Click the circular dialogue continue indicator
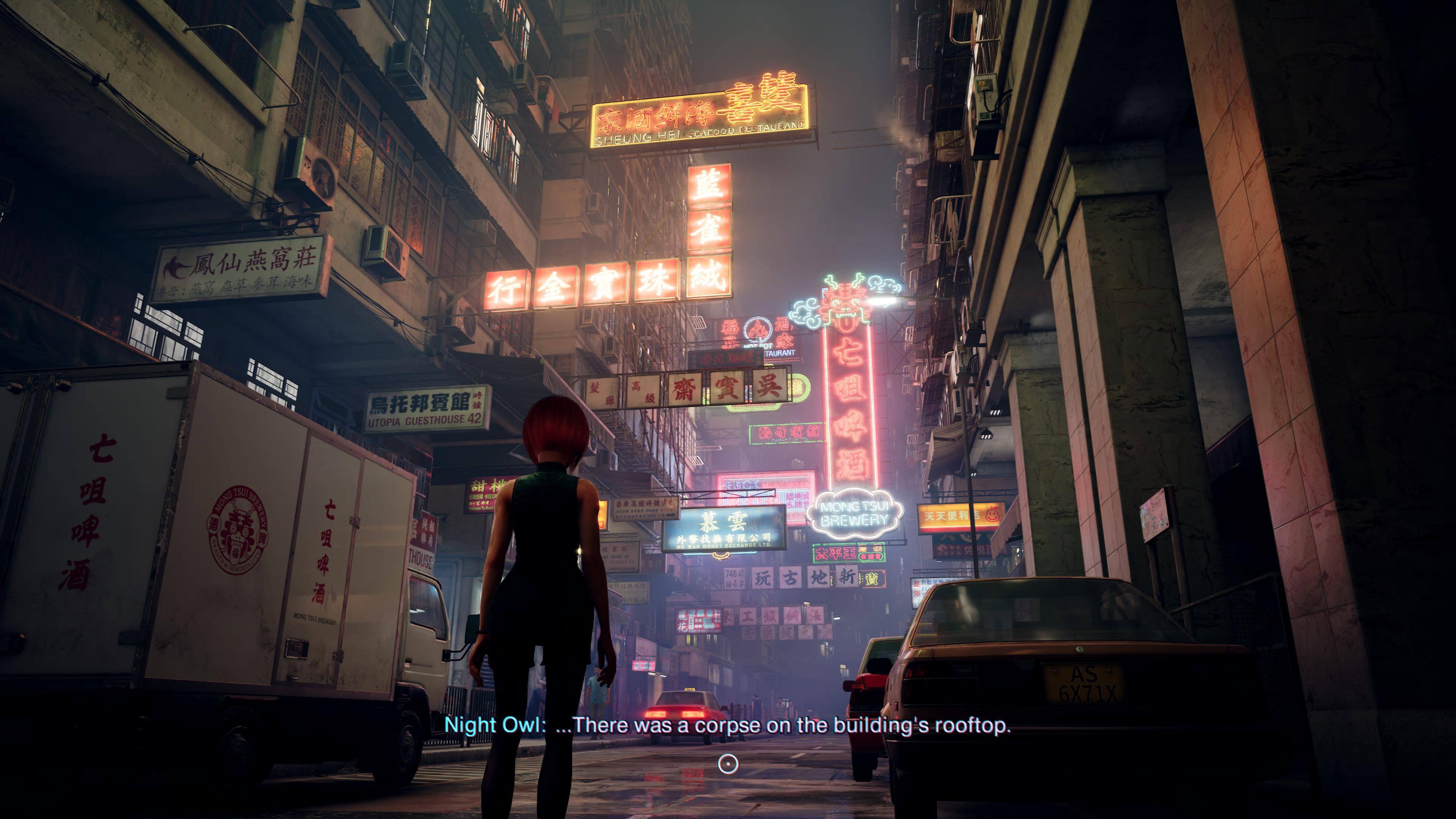The height and width of the screenshot is (819, 1456). (x=728, y=764)
